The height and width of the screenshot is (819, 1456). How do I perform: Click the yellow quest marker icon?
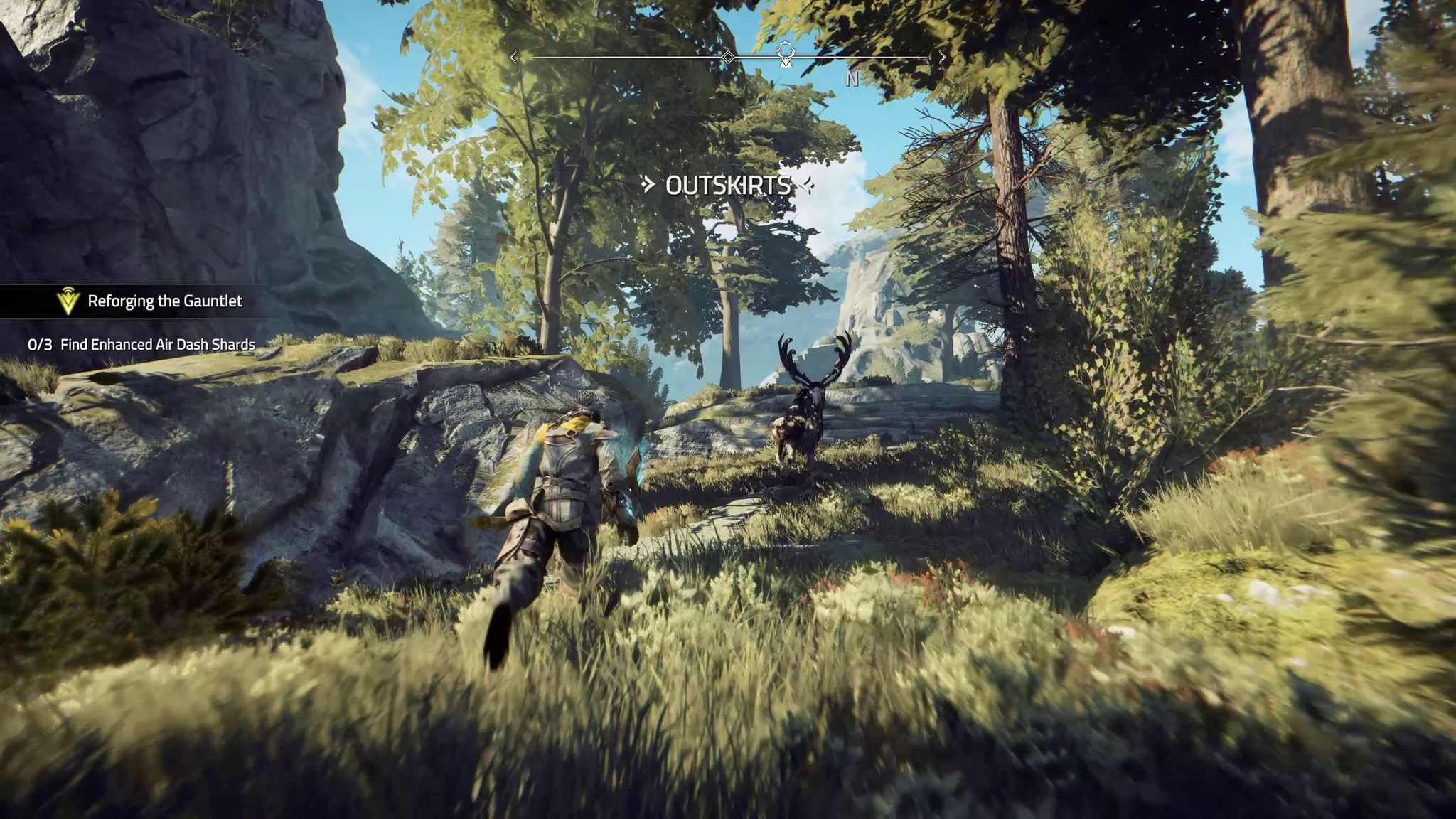68,301
